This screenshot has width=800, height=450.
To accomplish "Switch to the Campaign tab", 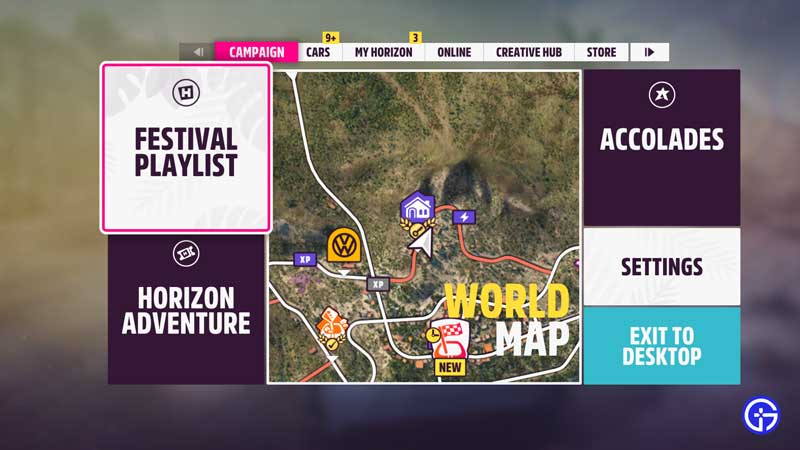I will (256, 52).
